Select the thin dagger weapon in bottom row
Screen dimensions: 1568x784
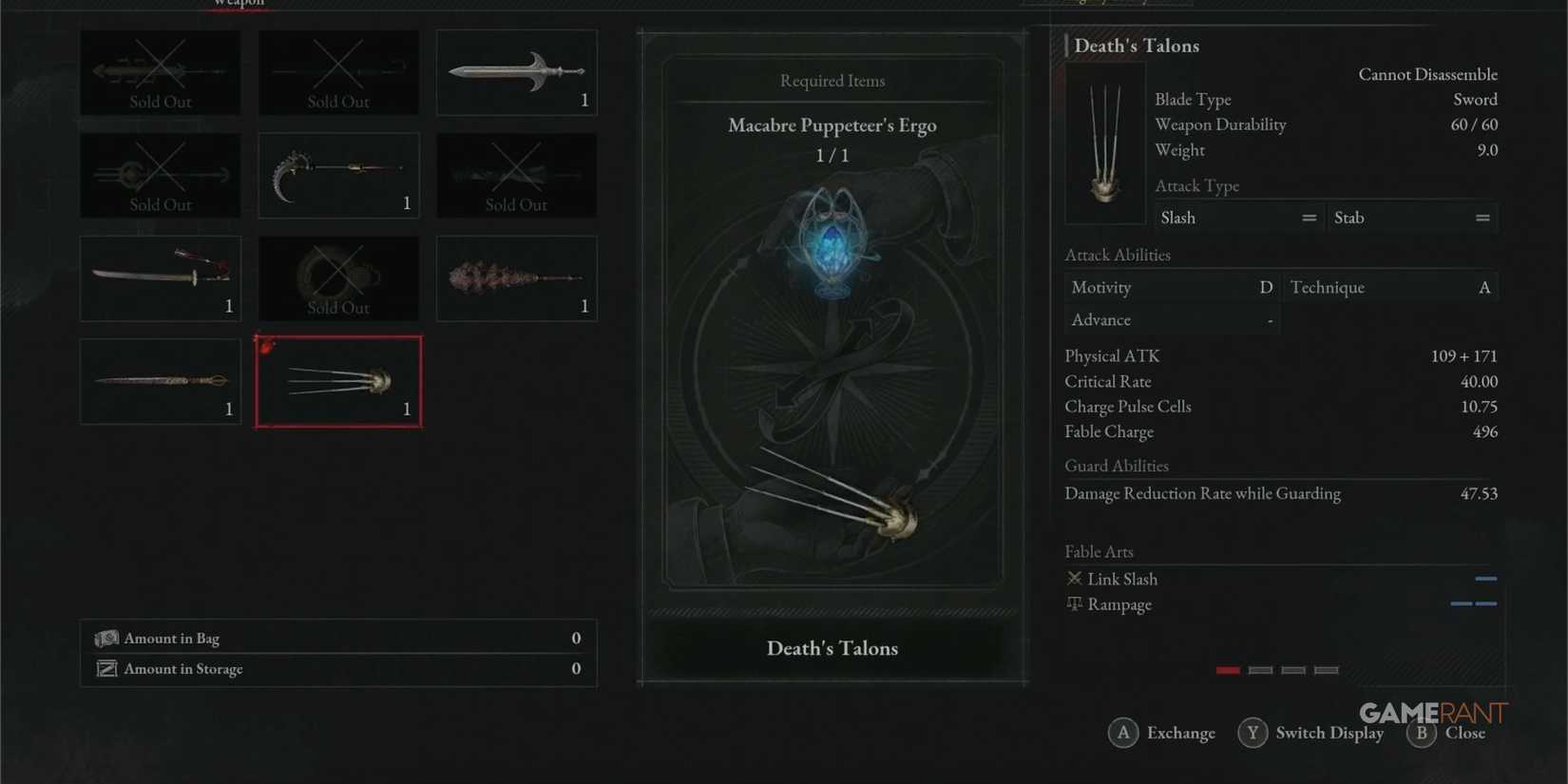coord(160,379)
